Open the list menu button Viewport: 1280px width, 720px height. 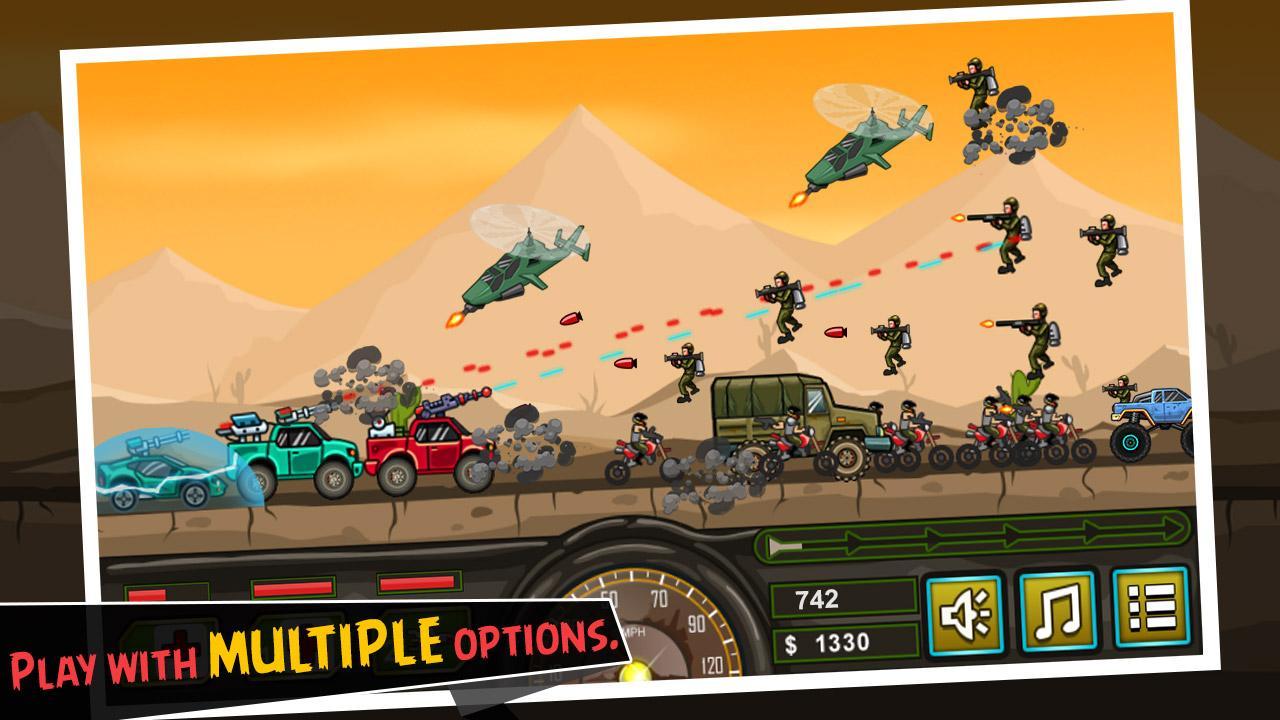coord(1150,605)
